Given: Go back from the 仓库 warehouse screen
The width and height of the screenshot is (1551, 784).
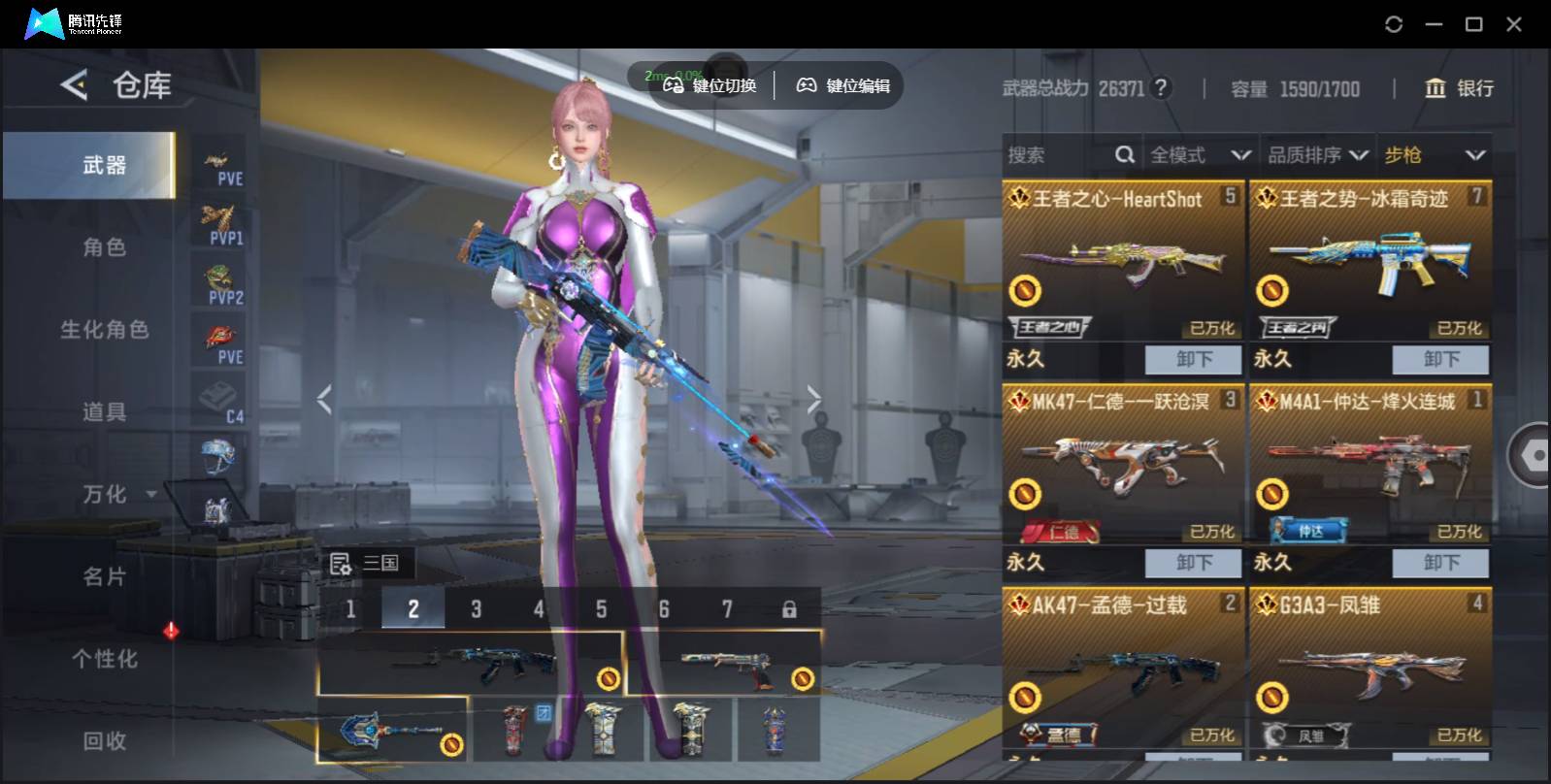Looking at the screenshot, I should [x=74, y=85].
